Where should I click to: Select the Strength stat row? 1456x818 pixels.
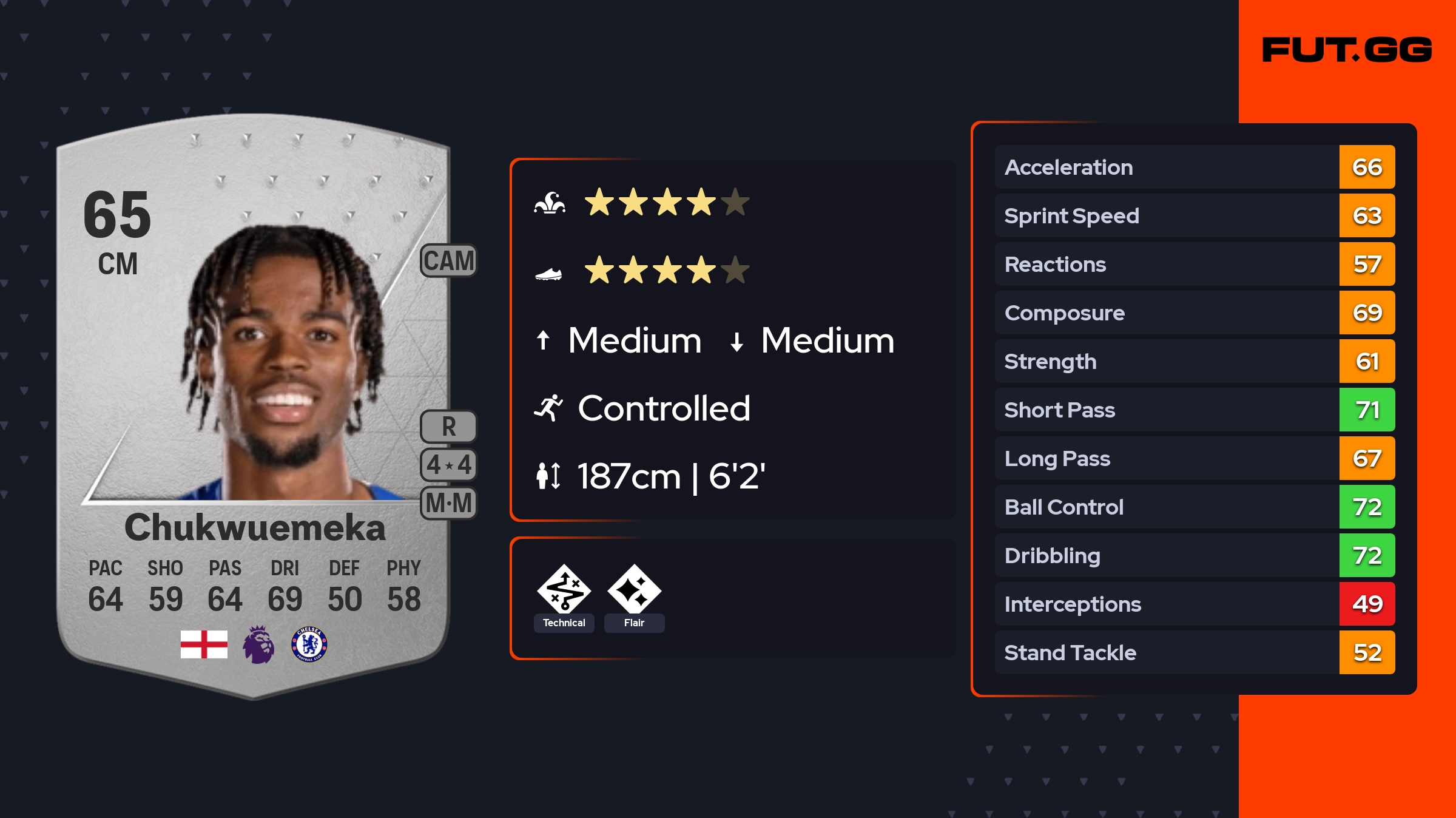[x=1194, y=361]
